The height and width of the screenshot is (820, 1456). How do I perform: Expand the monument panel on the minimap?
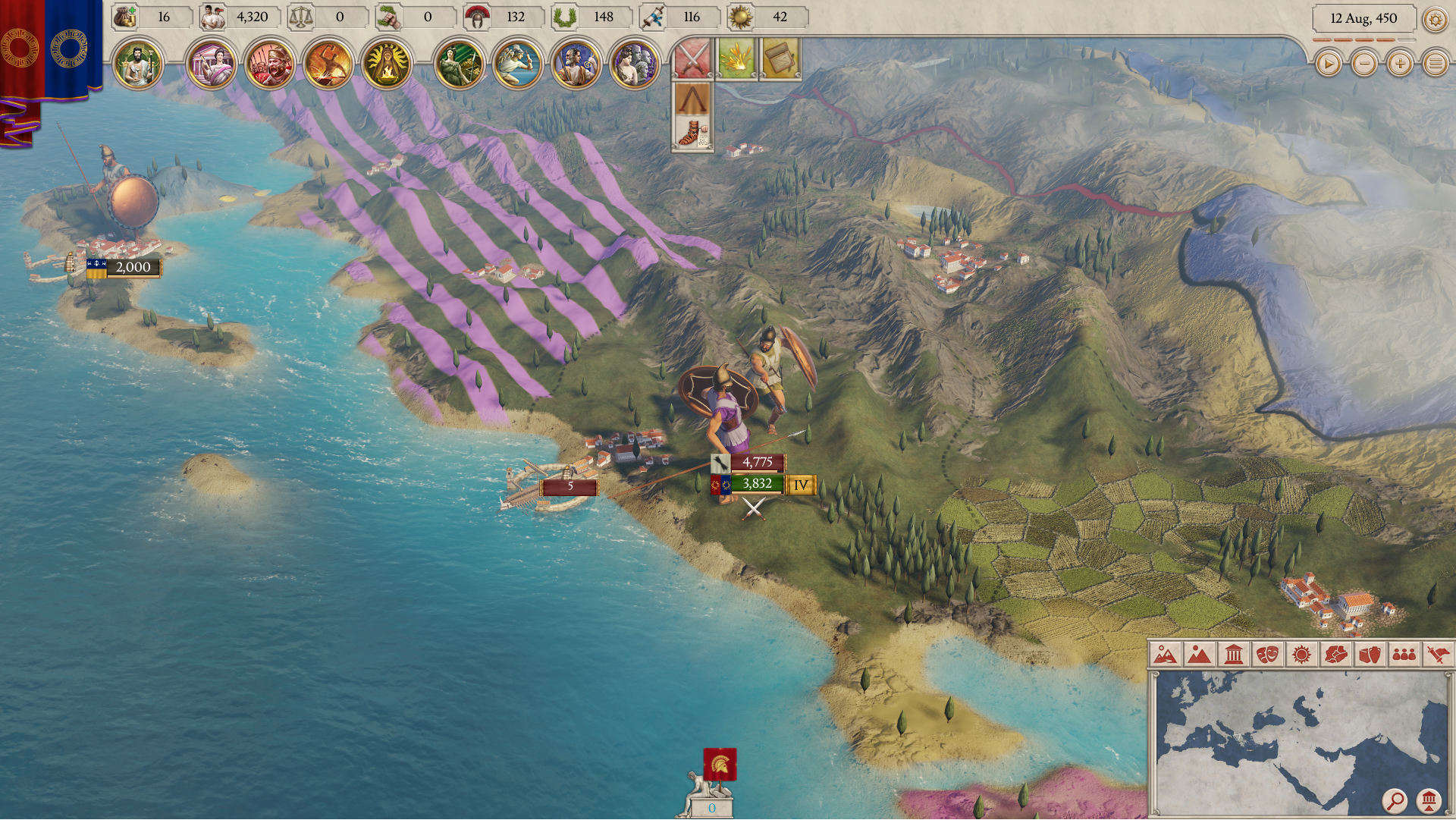pos(1429,801)
